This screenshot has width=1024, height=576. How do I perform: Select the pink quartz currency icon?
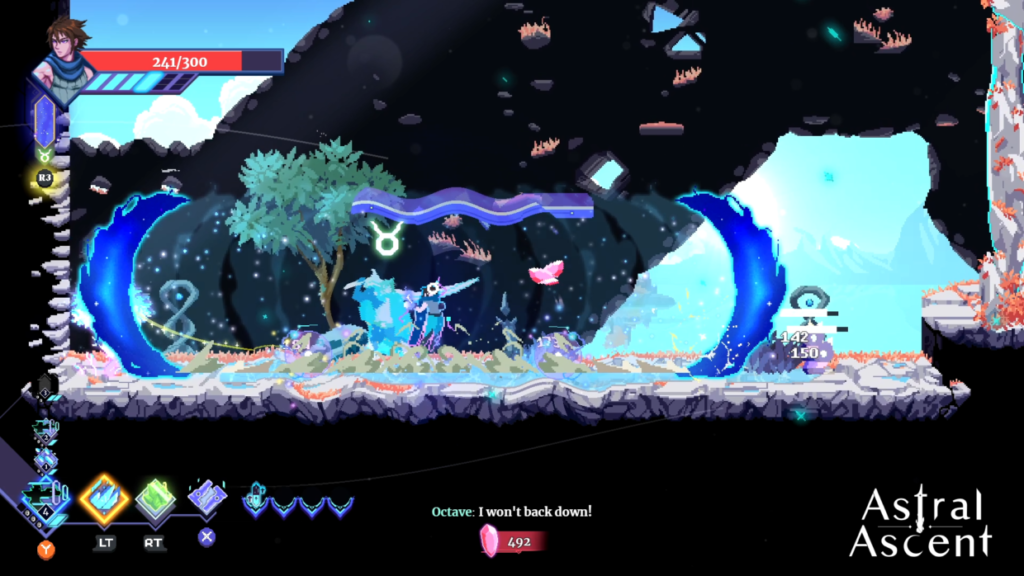(491, 541)
